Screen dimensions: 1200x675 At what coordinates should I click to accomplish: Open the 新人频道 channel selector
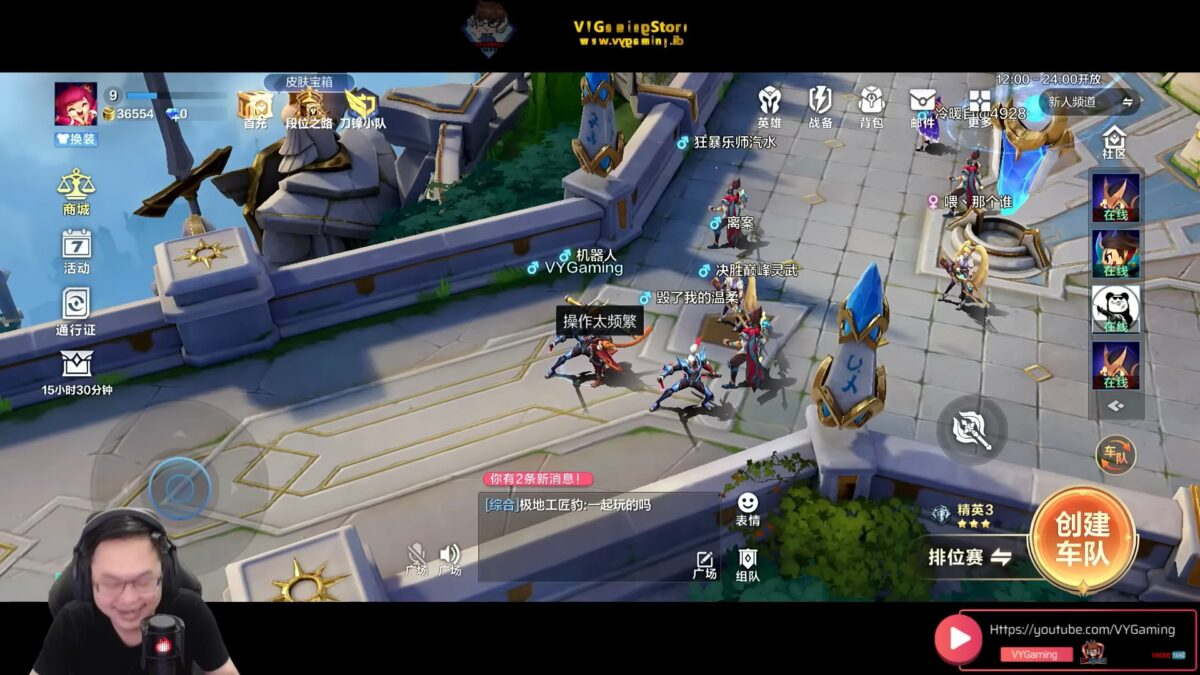tap(1089, 102)
